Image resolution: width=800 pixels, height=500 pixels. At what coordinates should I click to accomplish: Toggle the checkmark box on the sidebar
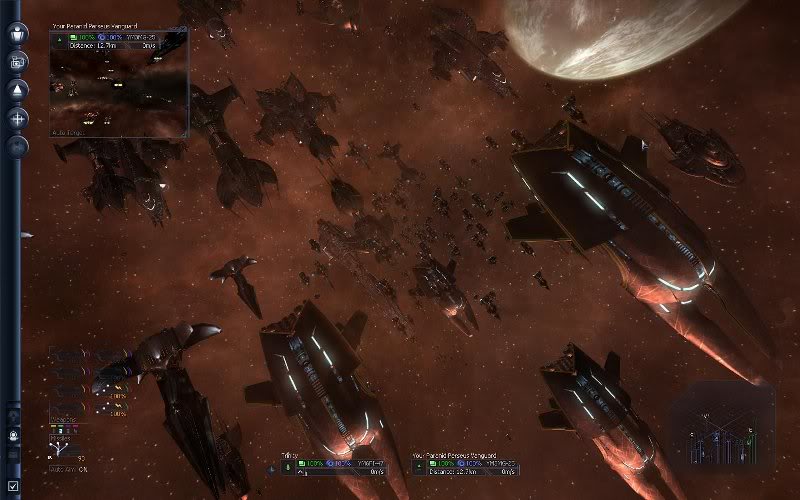click(13, 486)
